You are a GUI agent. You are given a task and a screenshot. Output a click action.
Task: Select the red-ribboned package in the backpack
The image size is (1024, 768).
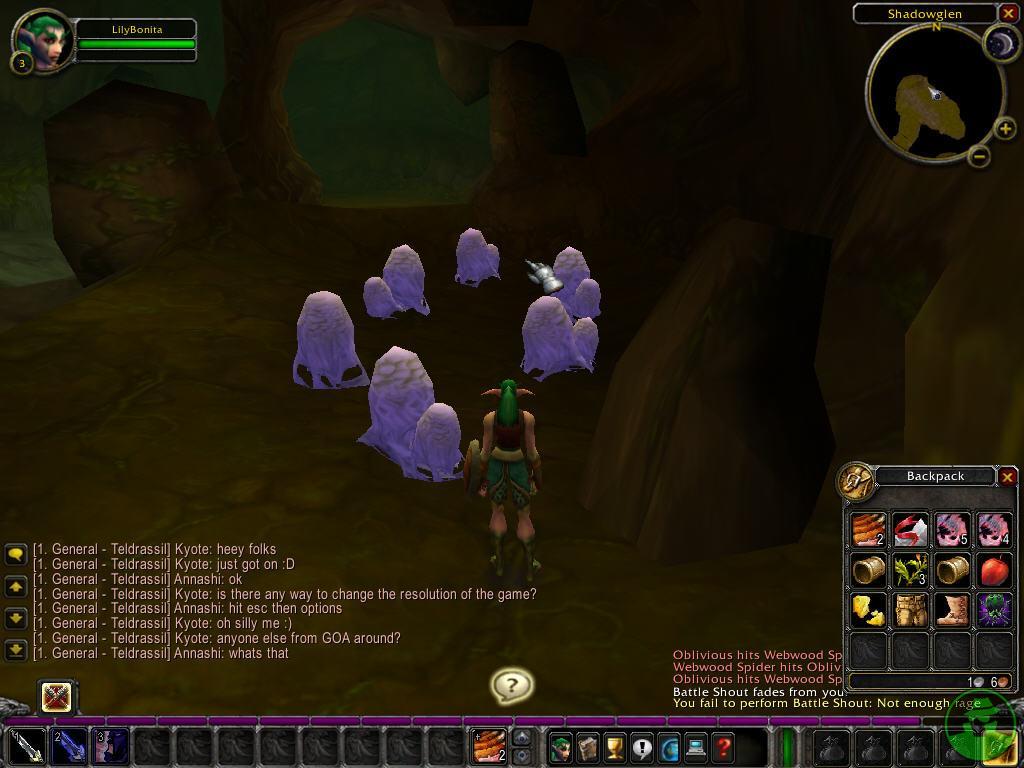(910, 530)
